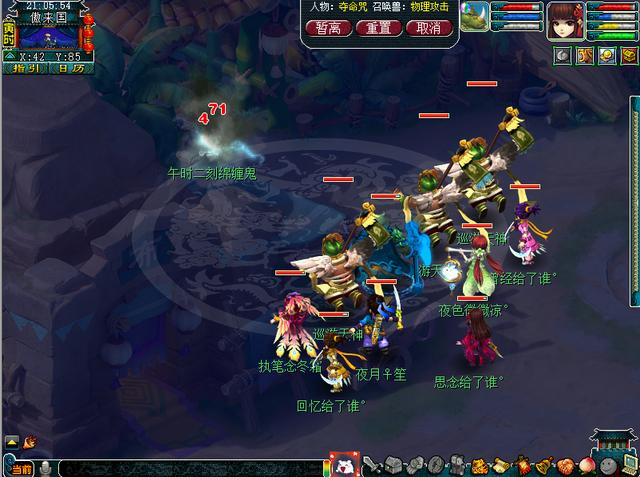Viewport: 640px width, 477px height.
Task: Click the golden treasure box icon under portrait
Action: [x=629, y=55]
